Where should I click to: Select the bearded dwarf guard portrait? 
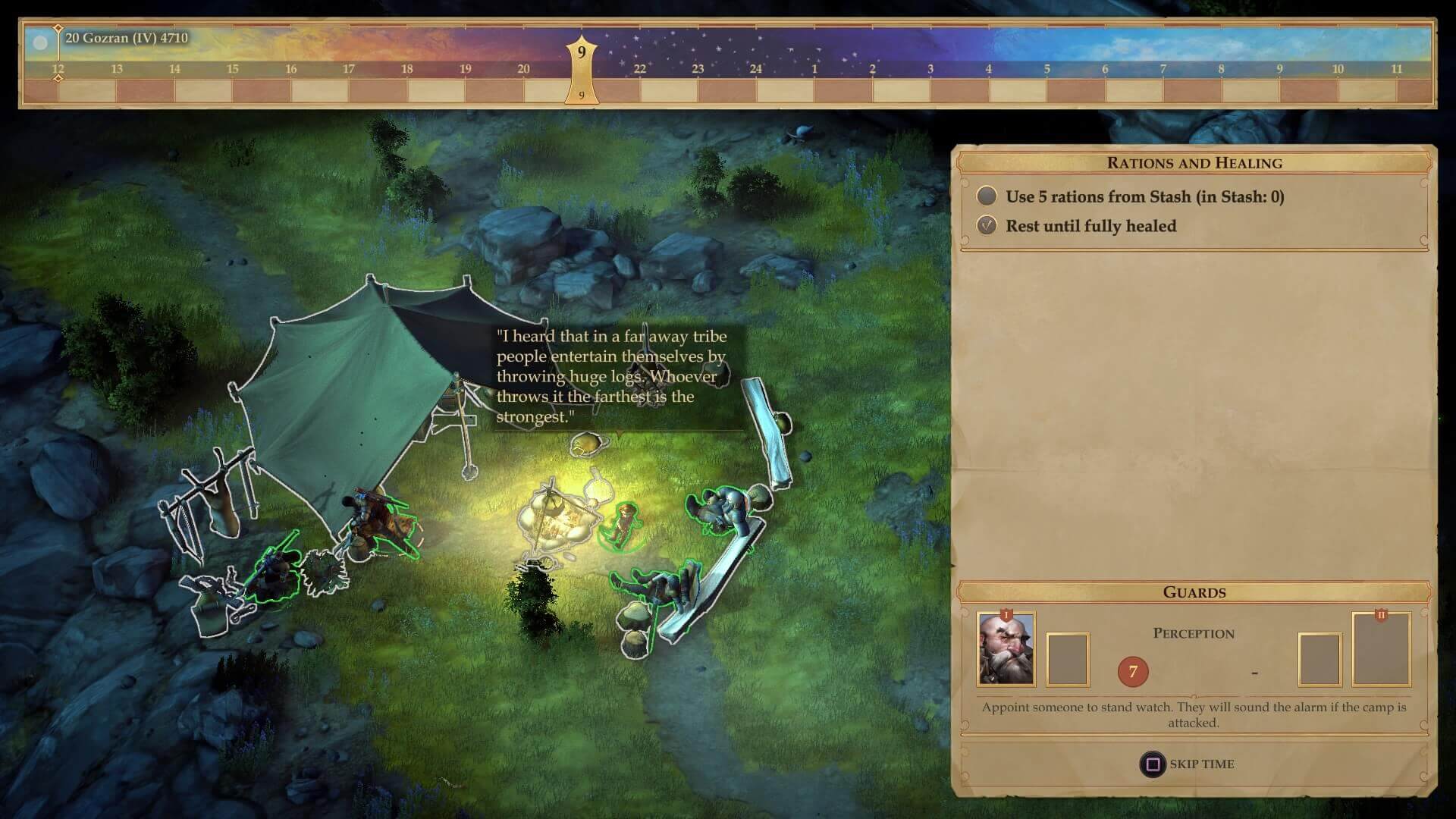coord(1006,650)
